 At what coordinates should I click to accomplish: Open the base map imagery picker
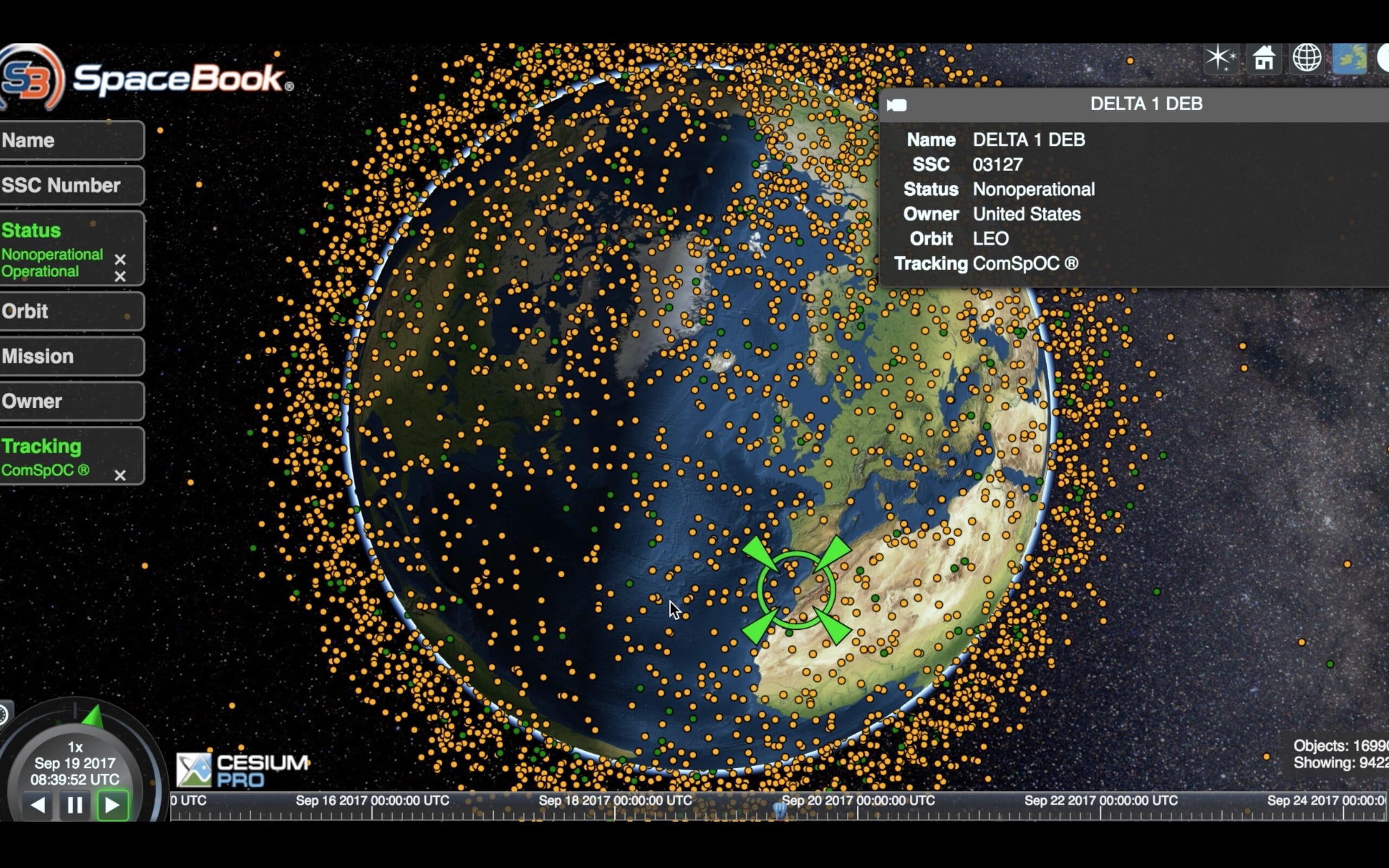(1349, 59)
